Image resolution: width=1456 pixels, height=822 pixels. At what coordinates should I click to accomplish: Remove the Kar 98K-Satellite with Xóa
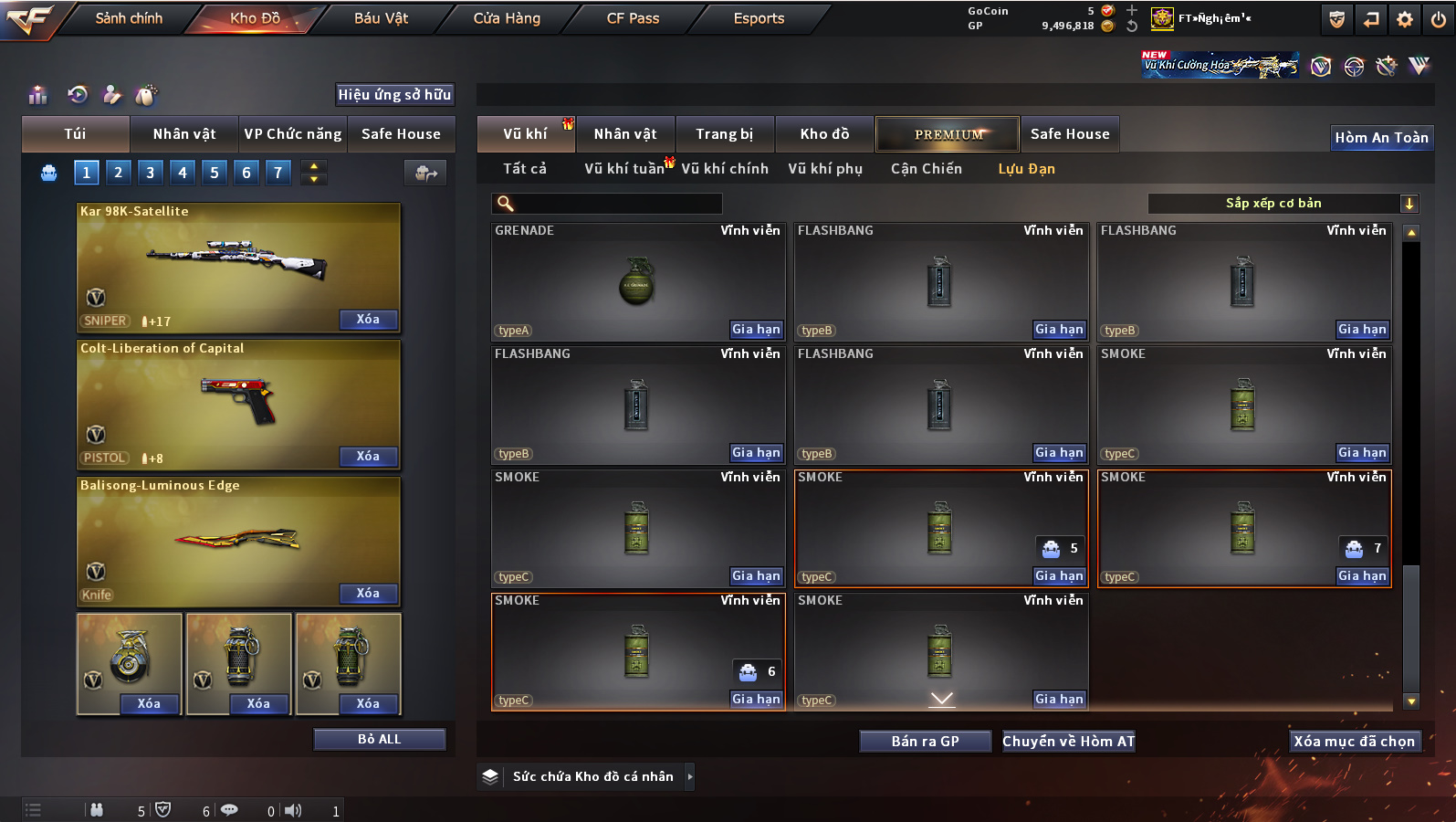[x=368, y=320]
